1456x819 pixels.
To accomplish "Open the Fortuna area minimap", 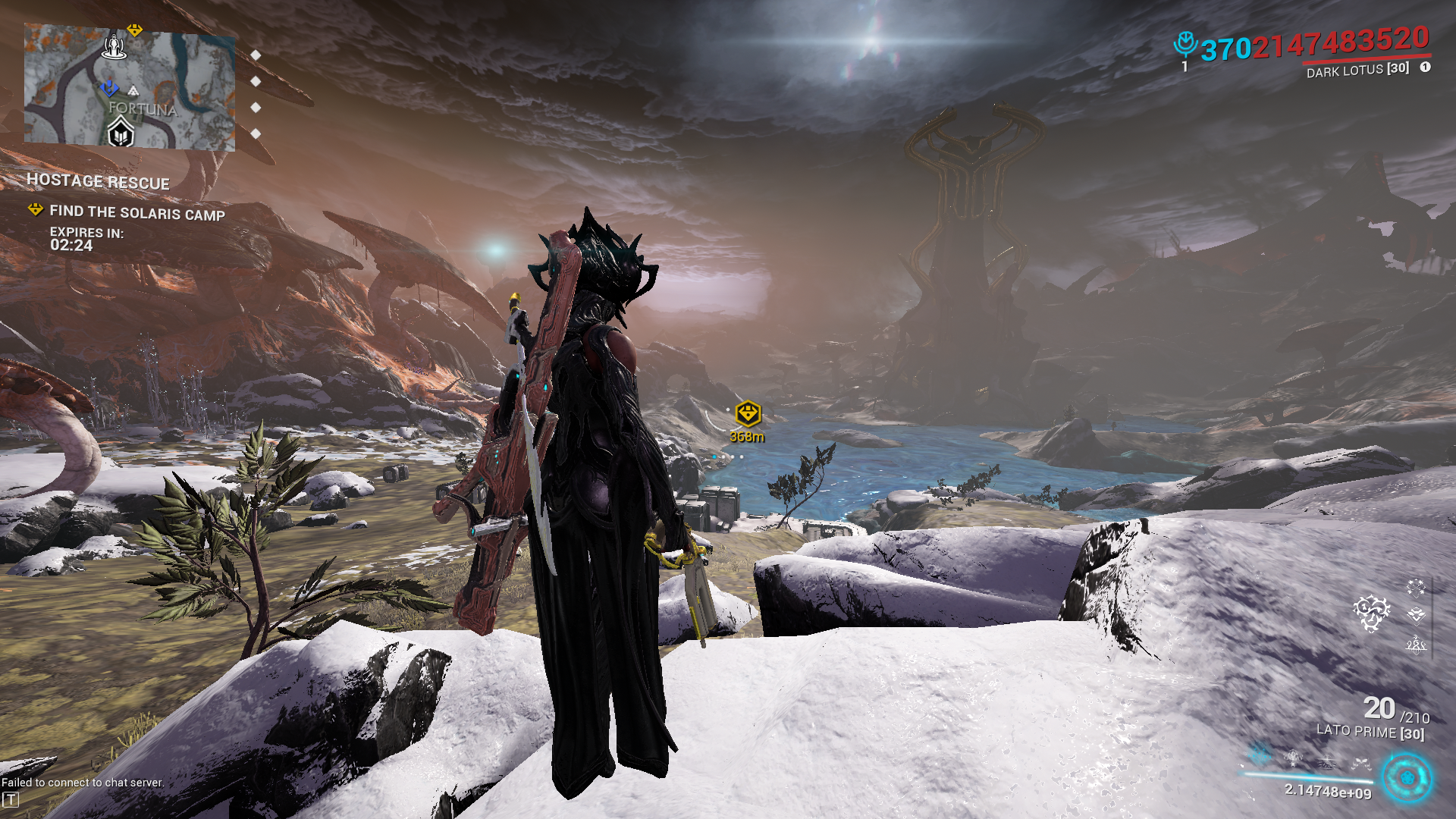I will [129, 86].
